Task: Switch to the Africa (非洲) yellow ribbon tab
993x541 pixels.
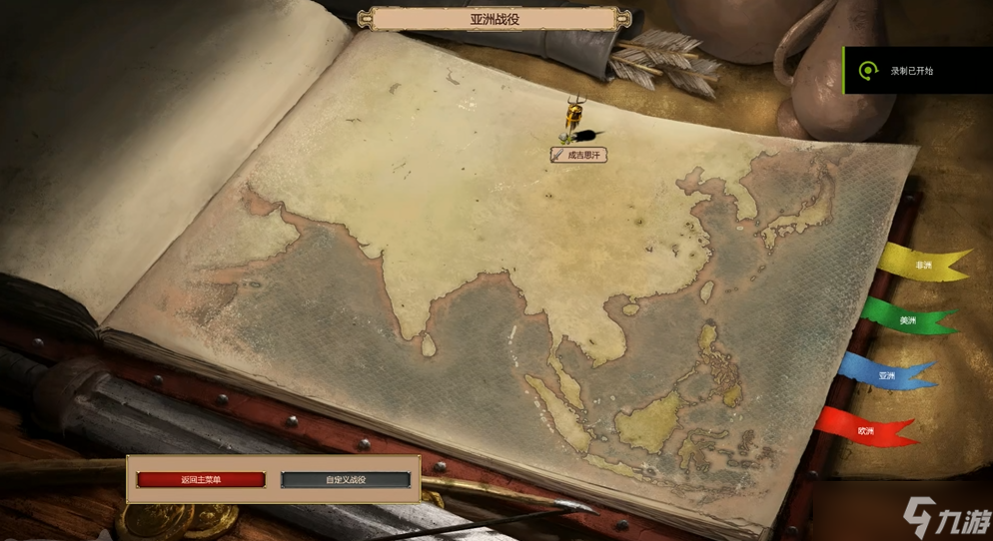Action: (x=922, y=266)
